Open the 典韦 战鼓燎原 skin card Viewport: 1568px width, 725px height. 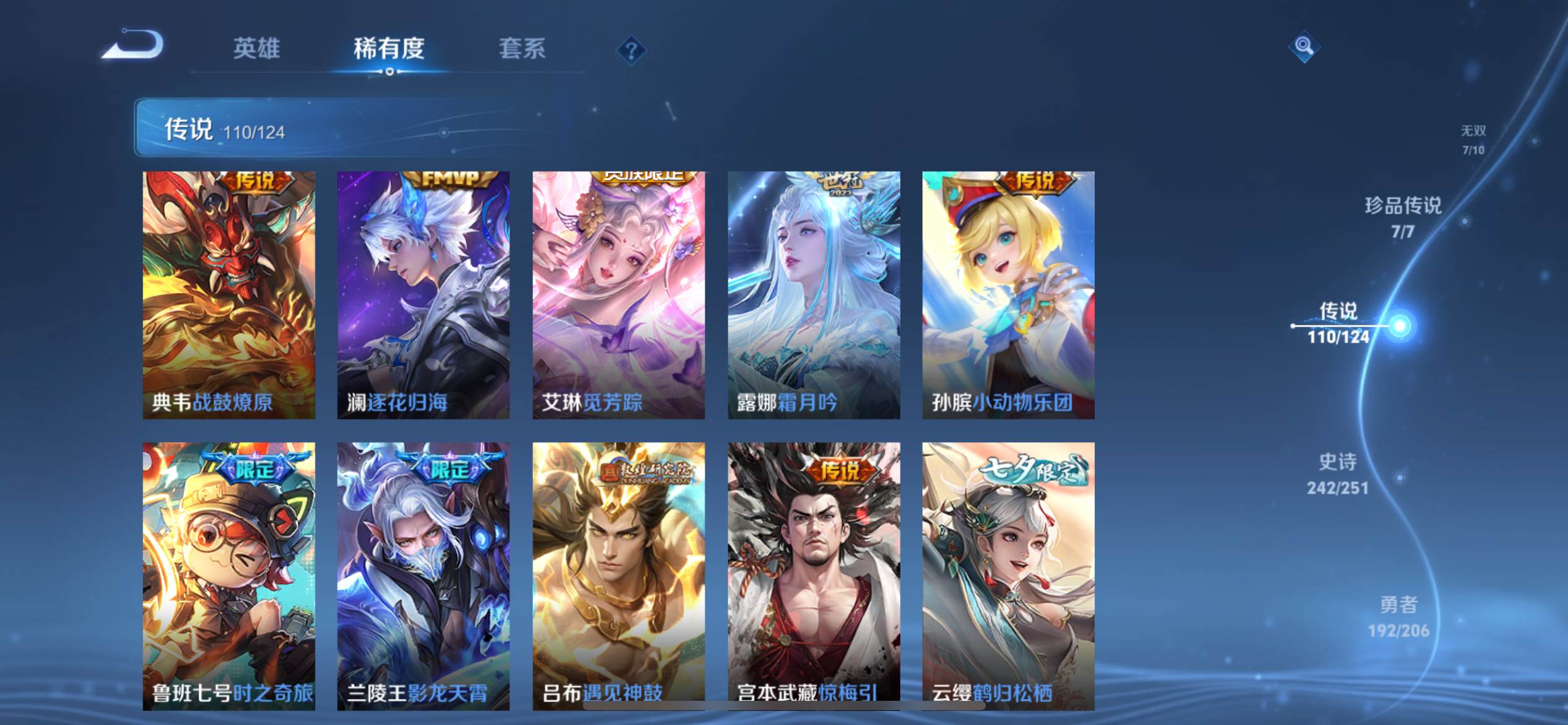[x=229, y=294]
